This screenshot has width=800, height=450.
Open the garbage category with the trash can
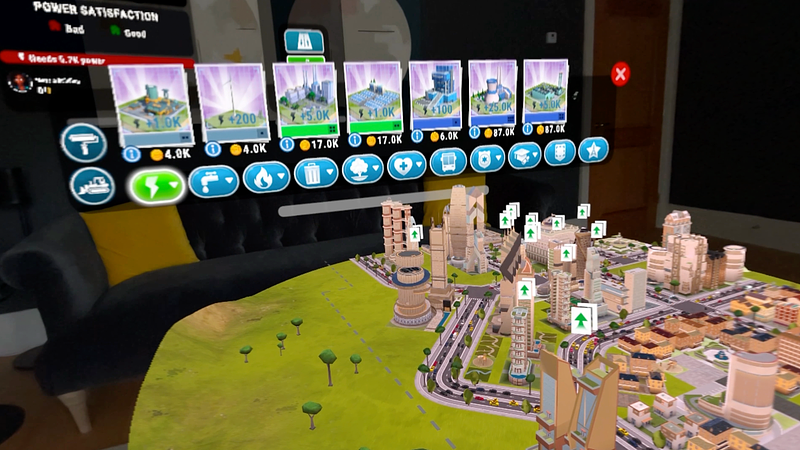(317, 173)
